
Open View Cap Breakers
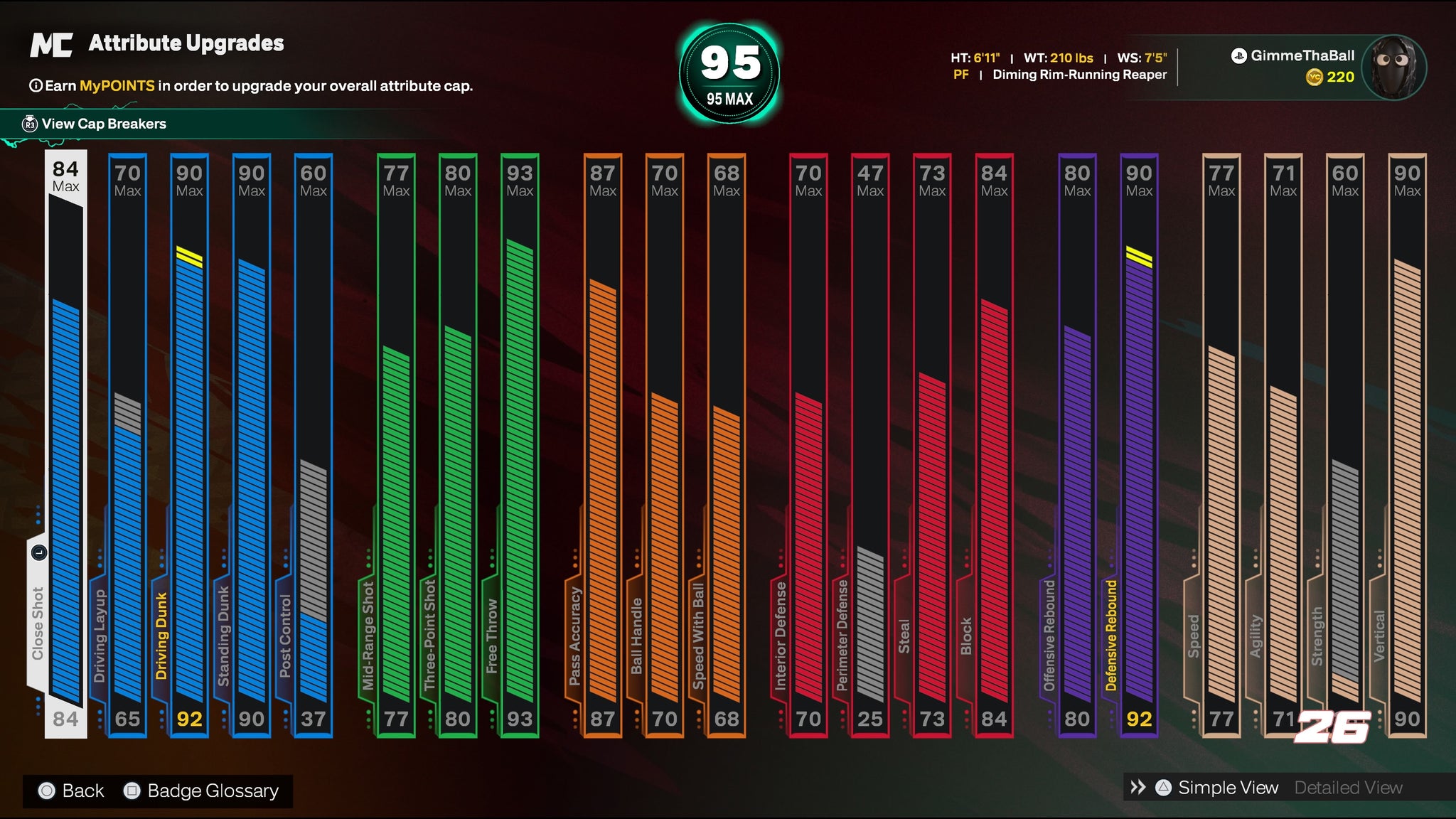pos(103,124)
